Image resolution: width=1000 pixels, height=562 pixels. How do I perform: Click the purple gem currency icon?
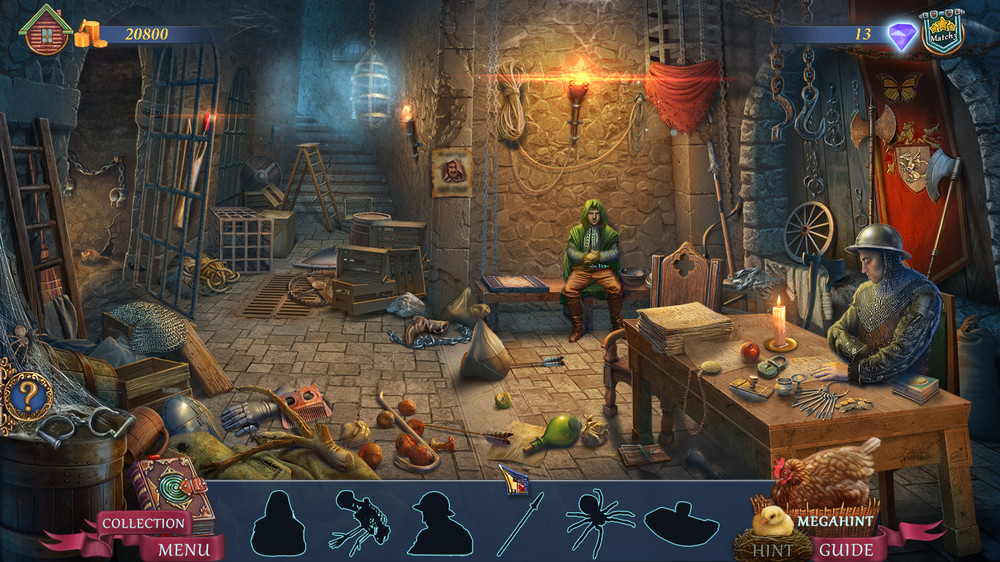tap(902, 37)
